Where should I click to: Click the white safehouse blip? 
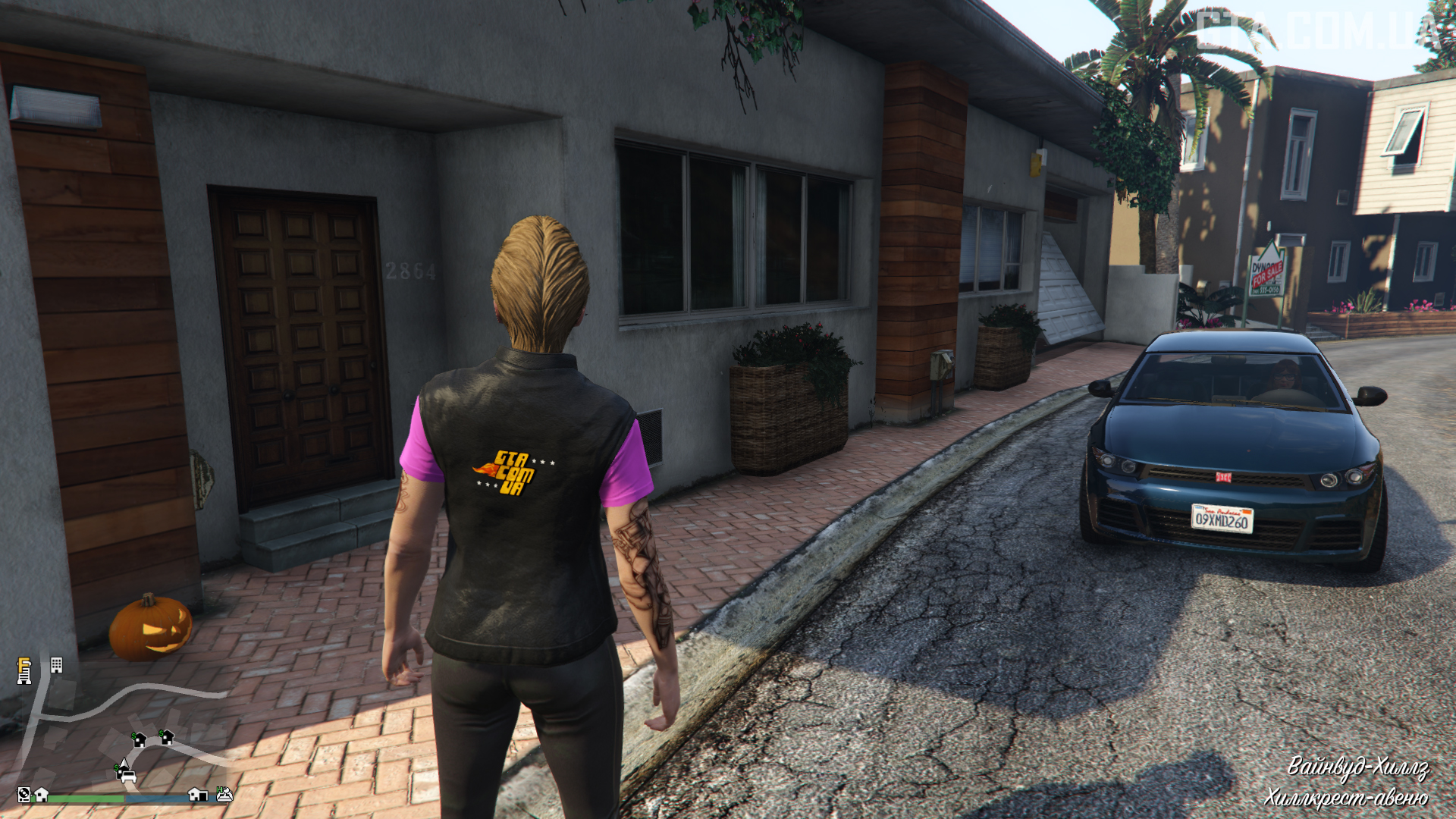pos(42,794)
